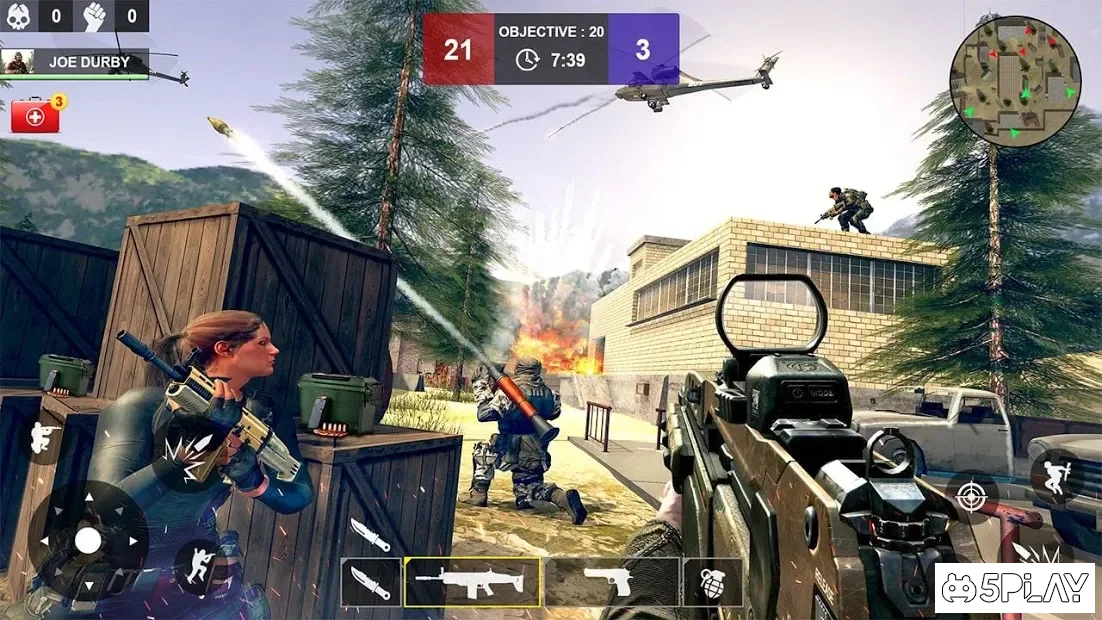Click the 5Play watermark logo

pyautogui.click(x=1014, y=588)
